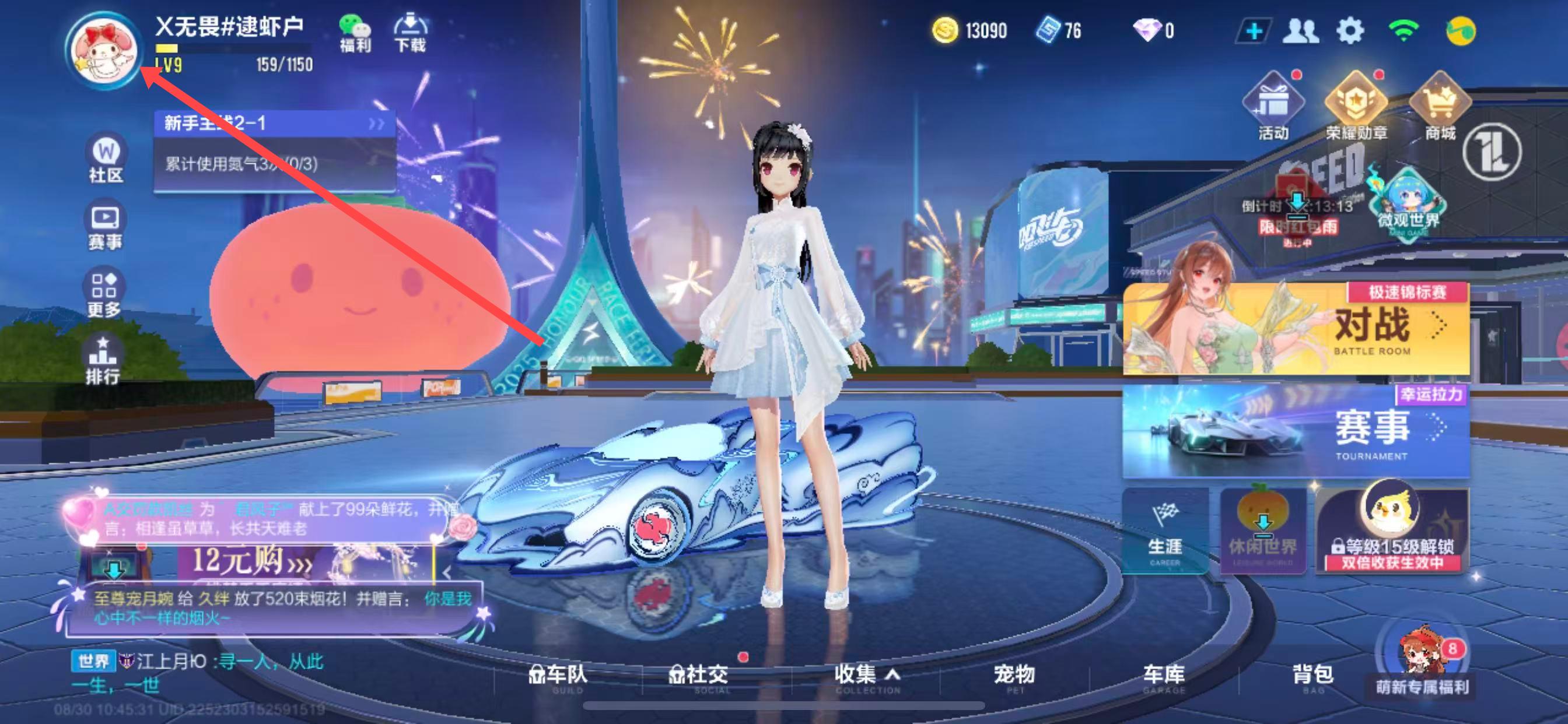Image resolution: width=1568 pixels, height=724 pixels.
Task: Open the gear settings menu
Action: tap(1349, 30)
